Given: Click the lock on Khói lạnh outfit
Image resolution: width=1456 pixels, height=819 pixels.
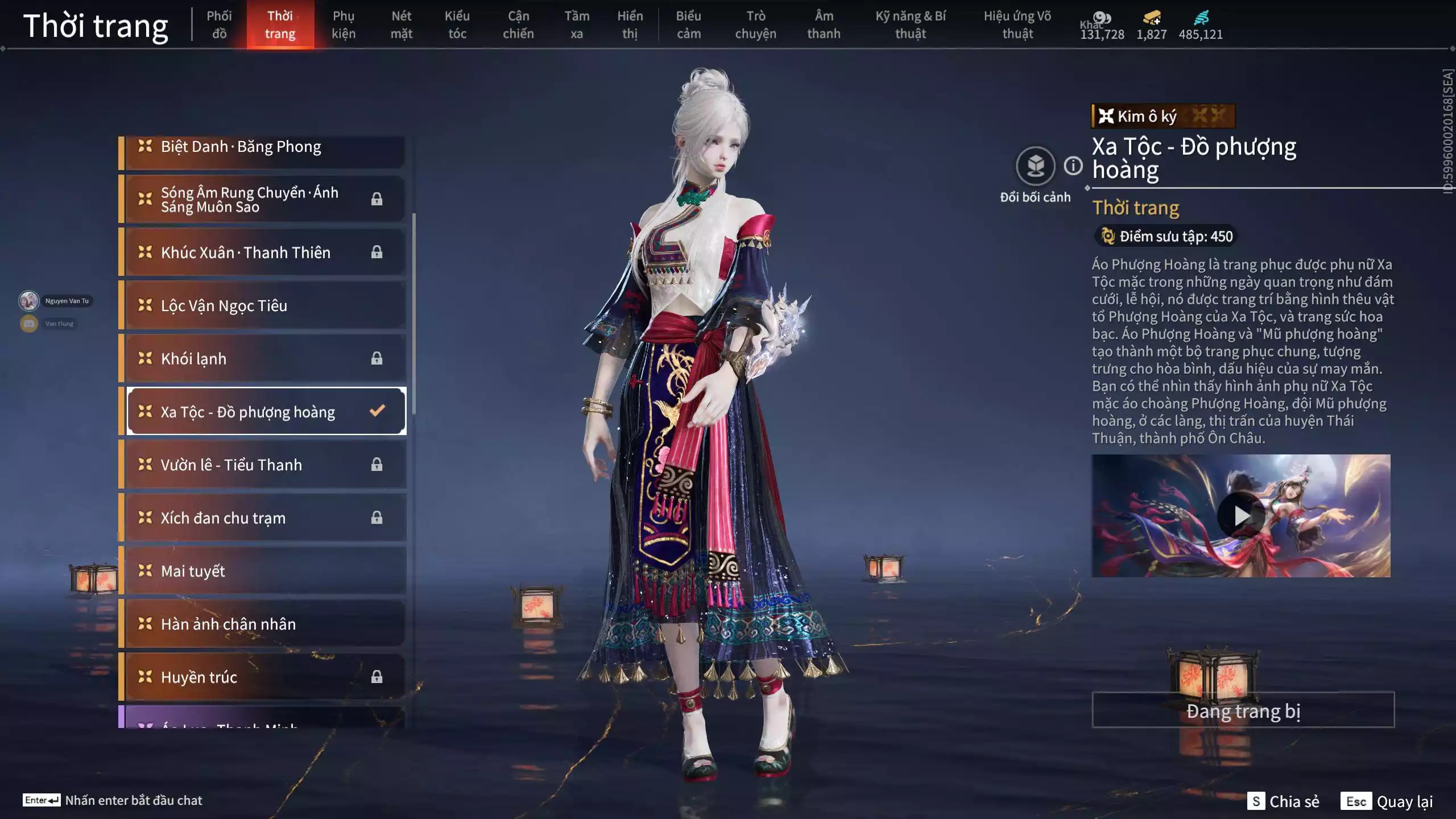Looking at the screenshot, I should (x=376, y=358).
